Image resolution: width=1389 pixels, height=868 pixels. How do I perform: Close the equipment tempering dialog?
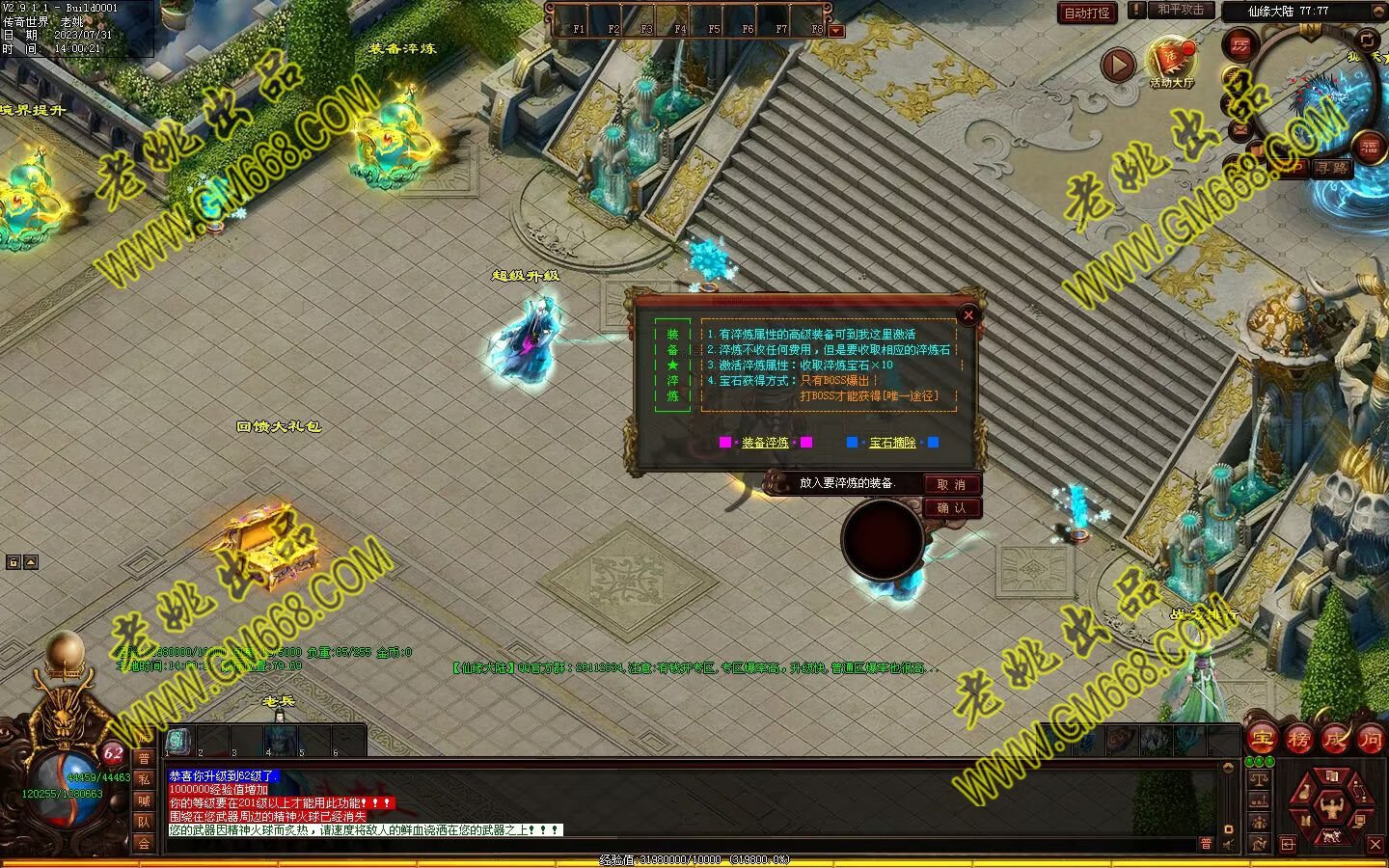pyautogui.click(x=968, y=314)
